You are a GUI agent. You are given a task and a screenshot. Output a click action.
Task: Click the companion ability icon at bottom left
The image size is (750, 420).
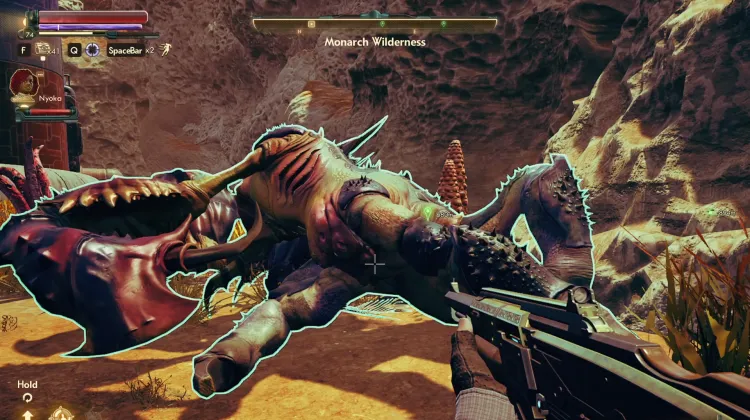point(63,412)
